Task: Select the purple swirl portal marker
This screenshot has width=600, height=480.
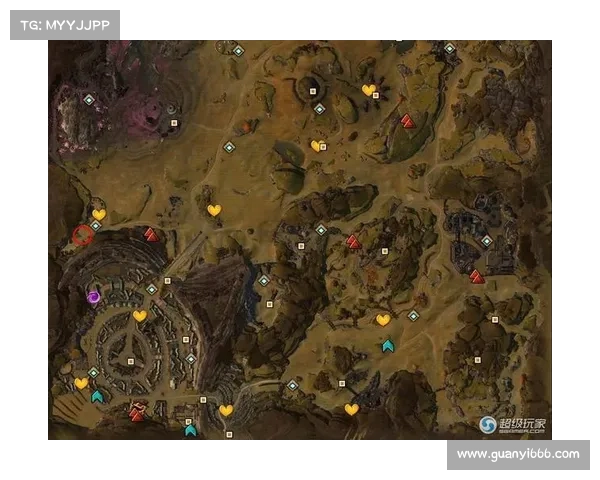Action: 94,296
